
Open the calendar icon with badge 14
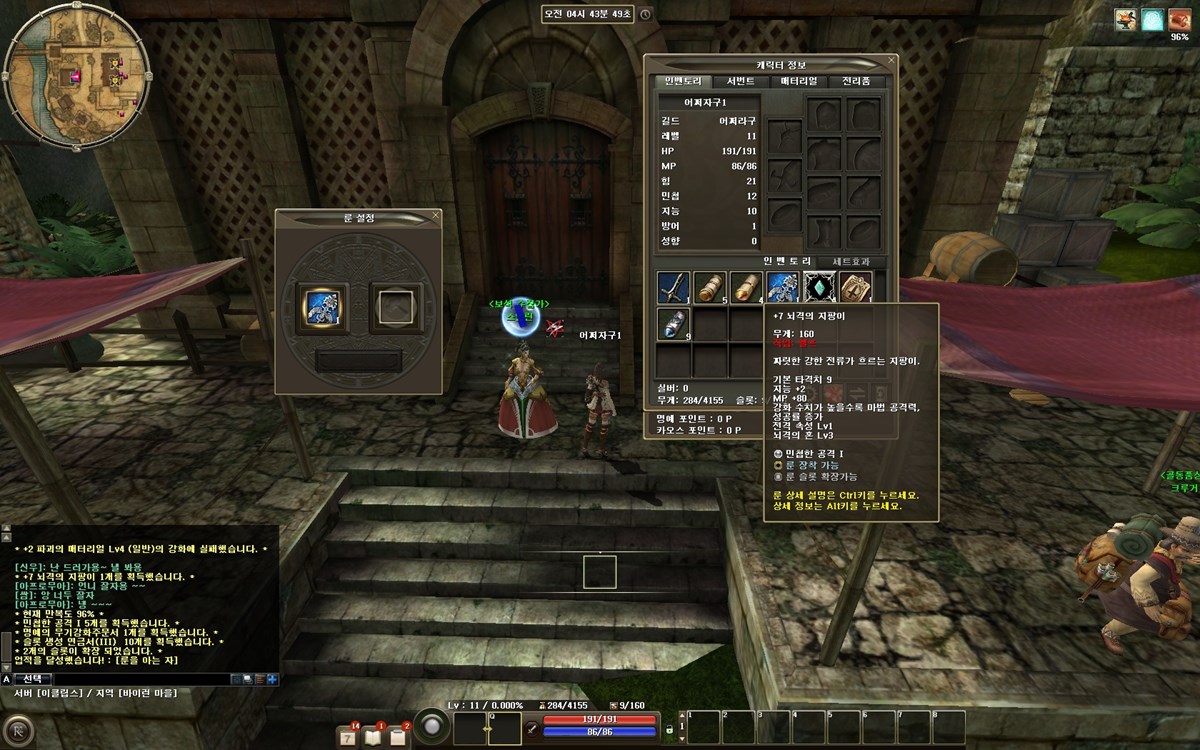pos(348,737)
